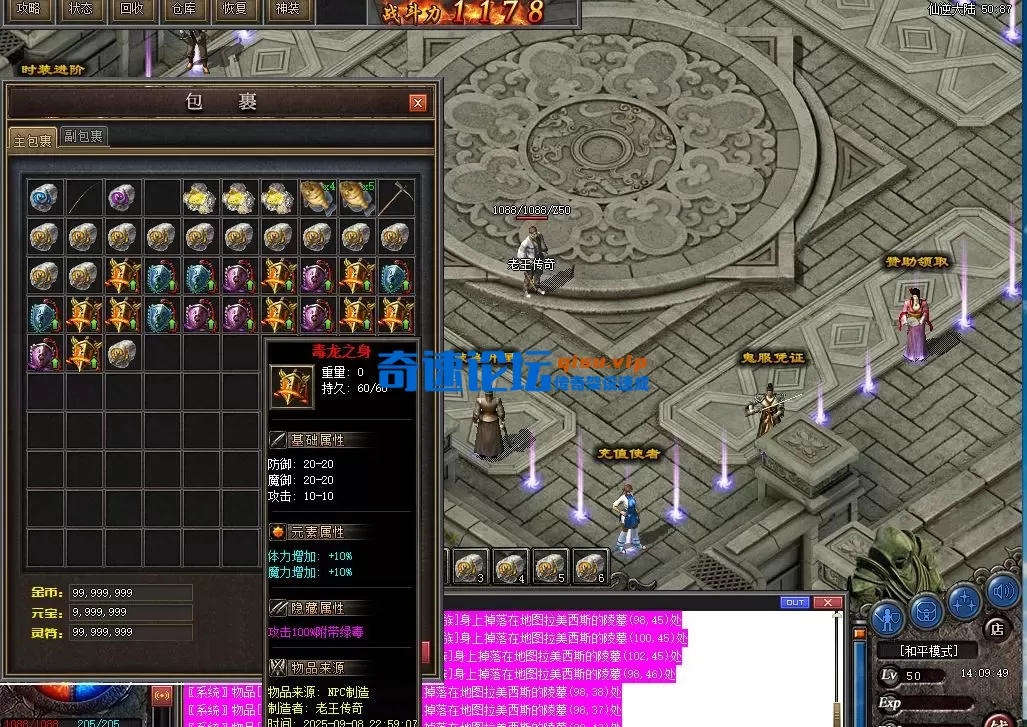Image resolution: width=1027 pixels, height=727 pixels.
Task: Select the blue swirl stone item
Action: 44,197
